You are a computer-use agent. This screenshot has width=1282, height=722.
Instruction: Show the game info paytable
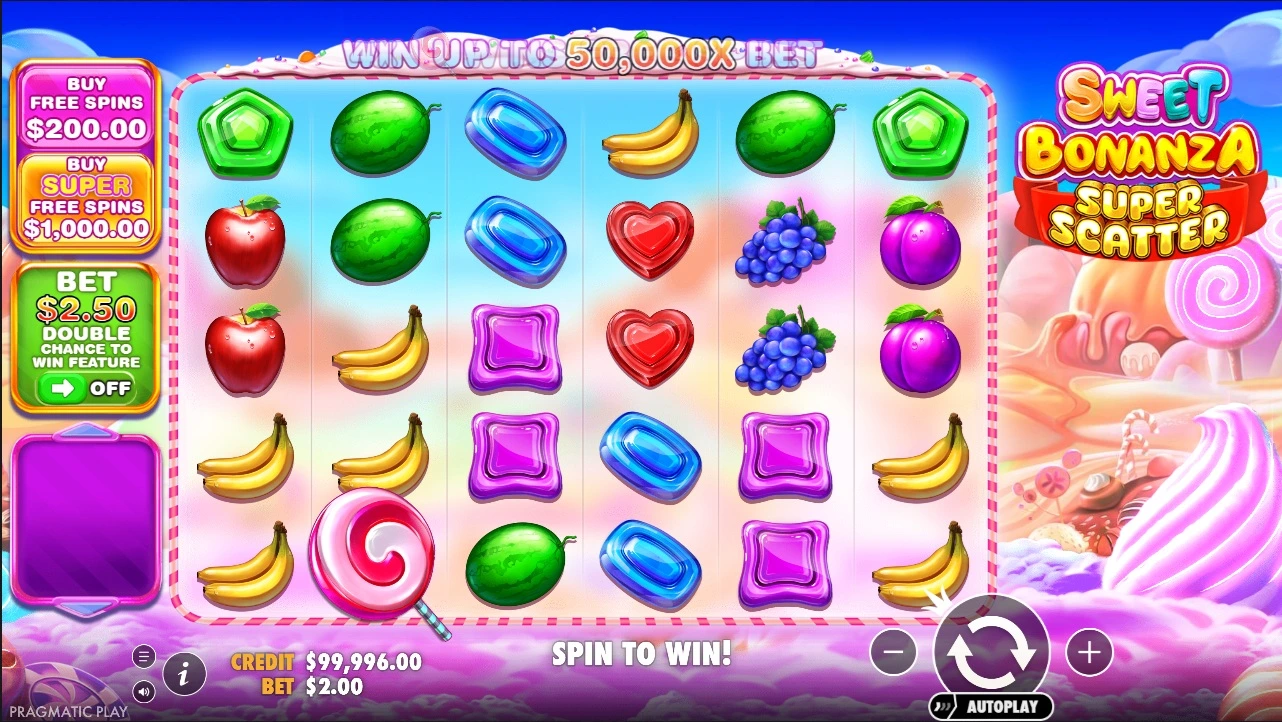point(182,675)
